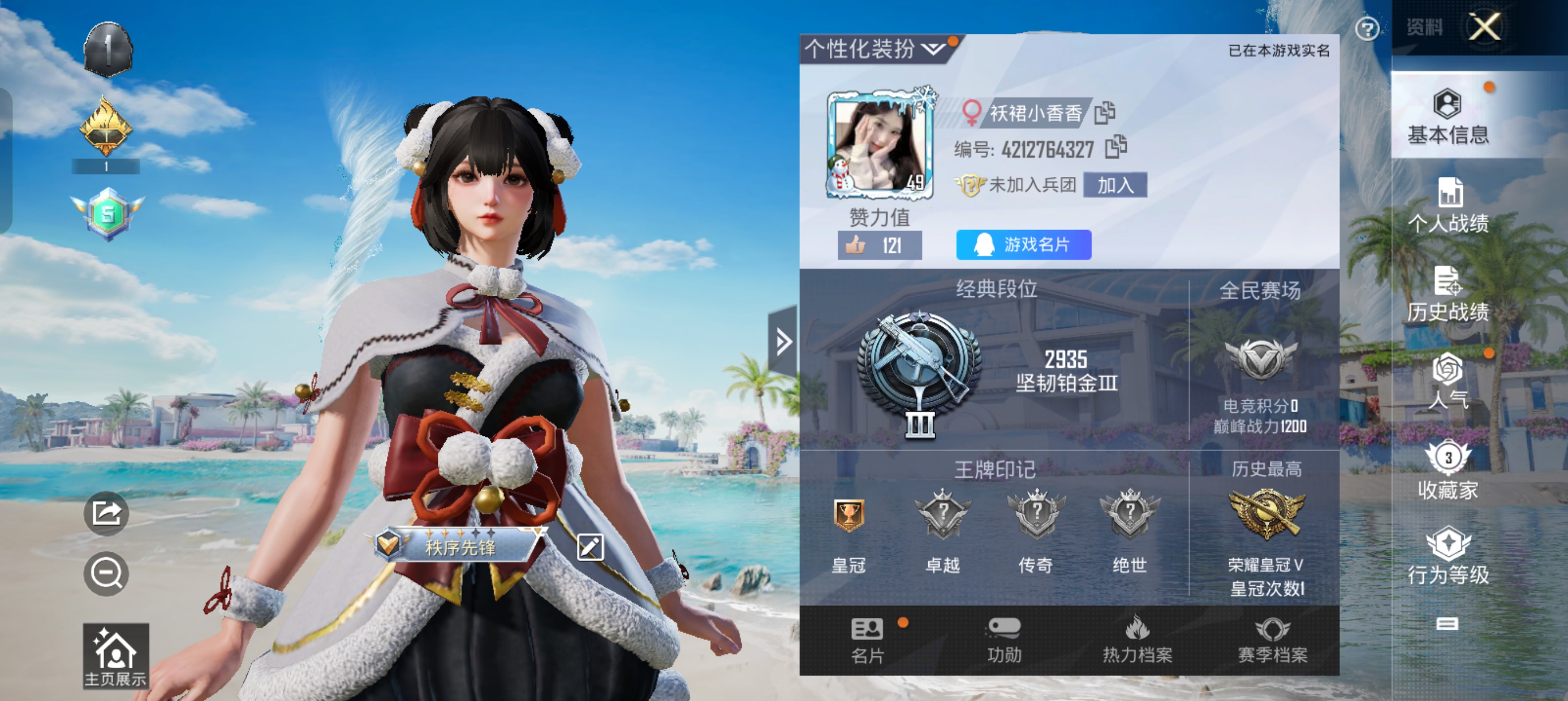1568x701 pixels.
Task: Zoom out with the magnifier minus icon
Action: pos(106,574)
